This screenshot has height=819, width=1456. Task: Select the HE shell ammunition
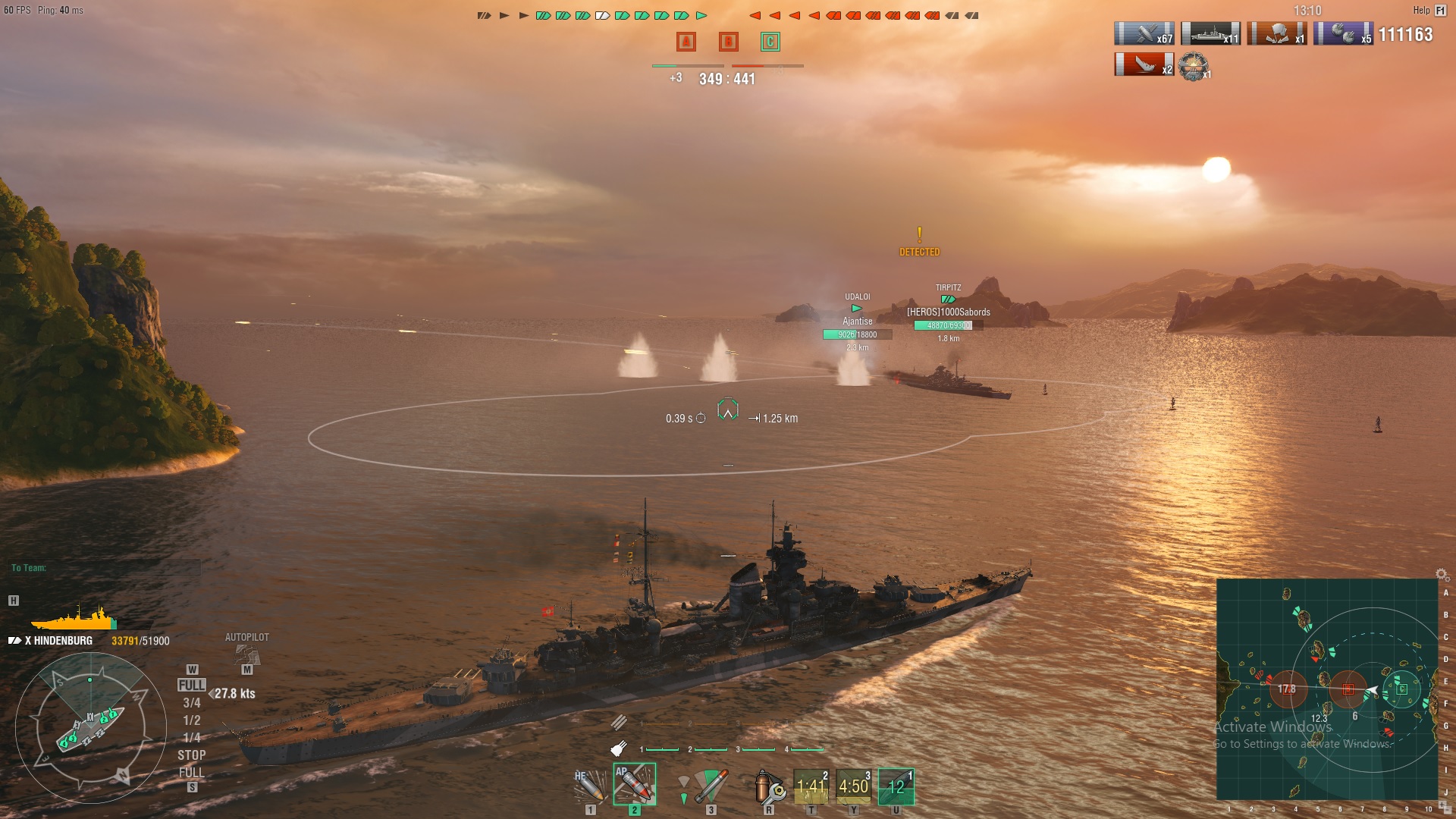pos(589,786)
